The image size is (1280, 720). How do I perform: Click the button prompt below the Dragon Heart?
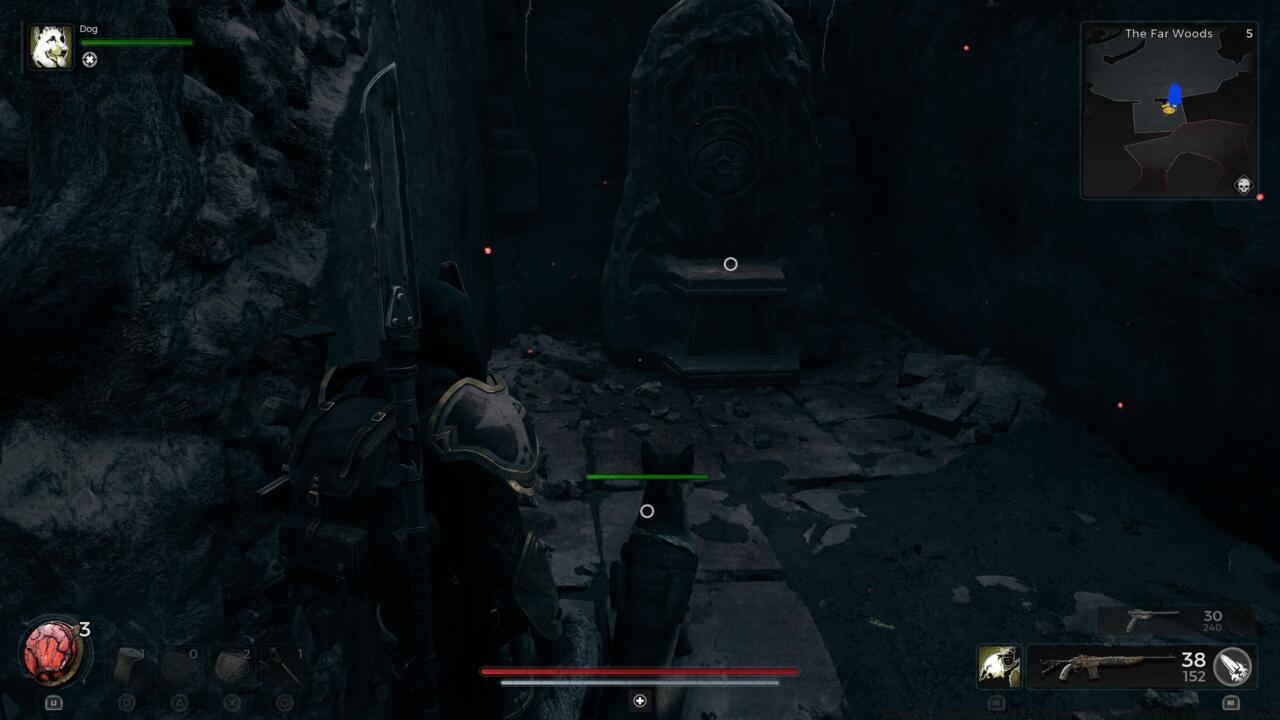tap(54, 702)
